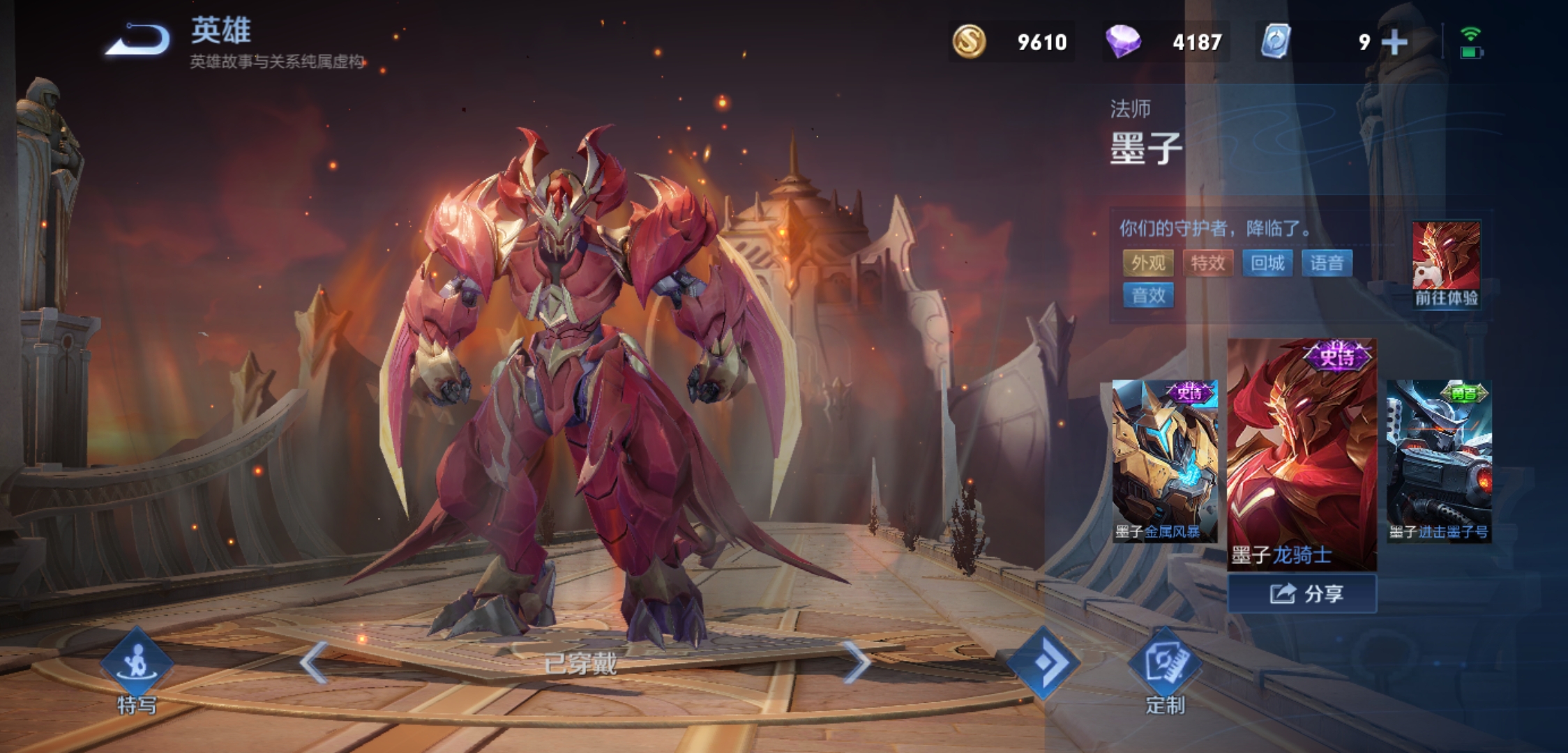This screenshot has height=753, width=1568.
Task: Go back using the return arrow
Action: 137,40
